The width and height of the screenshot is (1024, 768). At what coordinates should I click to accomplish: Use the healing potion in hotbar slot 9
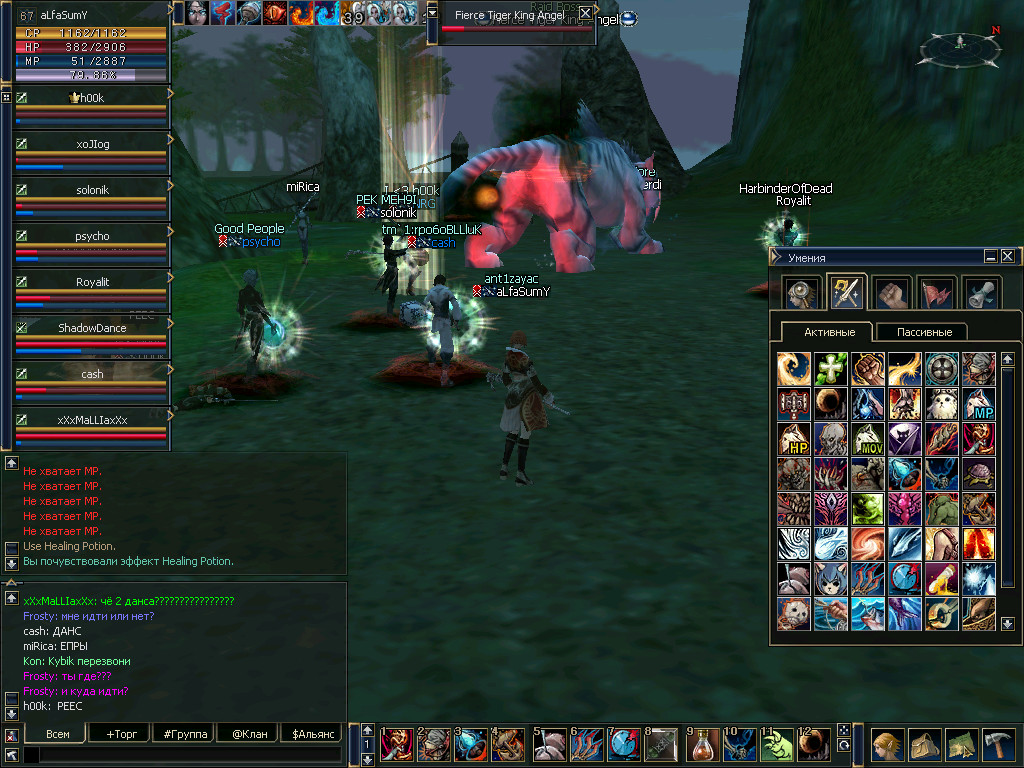click(x=703, y=745)
